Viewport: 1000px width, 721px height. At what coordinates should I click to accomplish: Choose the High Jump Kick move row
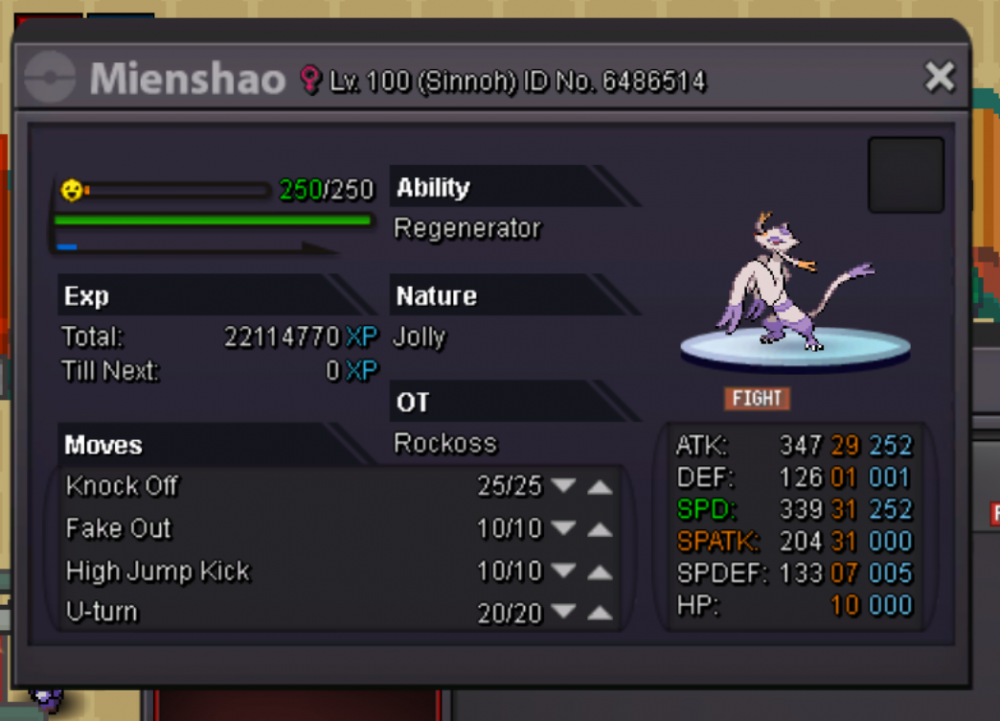click(x=158, y=571)
